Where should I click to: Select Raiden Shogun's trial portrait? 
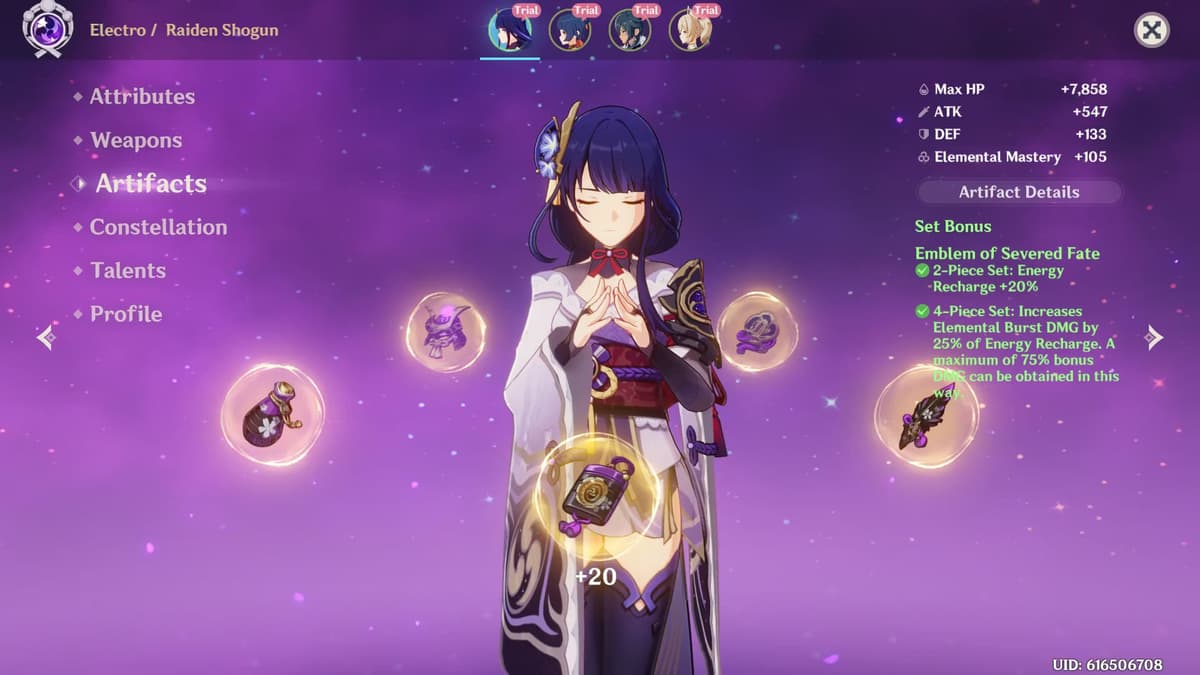coord(510,30)
